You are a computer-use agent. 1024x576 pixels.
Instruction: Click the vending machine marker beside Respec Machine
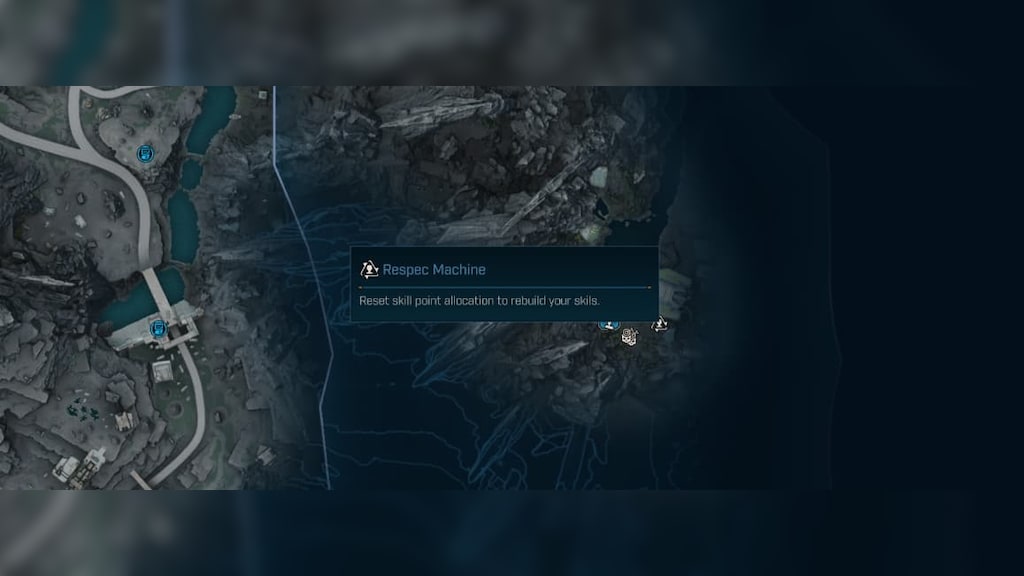(x=629, y=337)
